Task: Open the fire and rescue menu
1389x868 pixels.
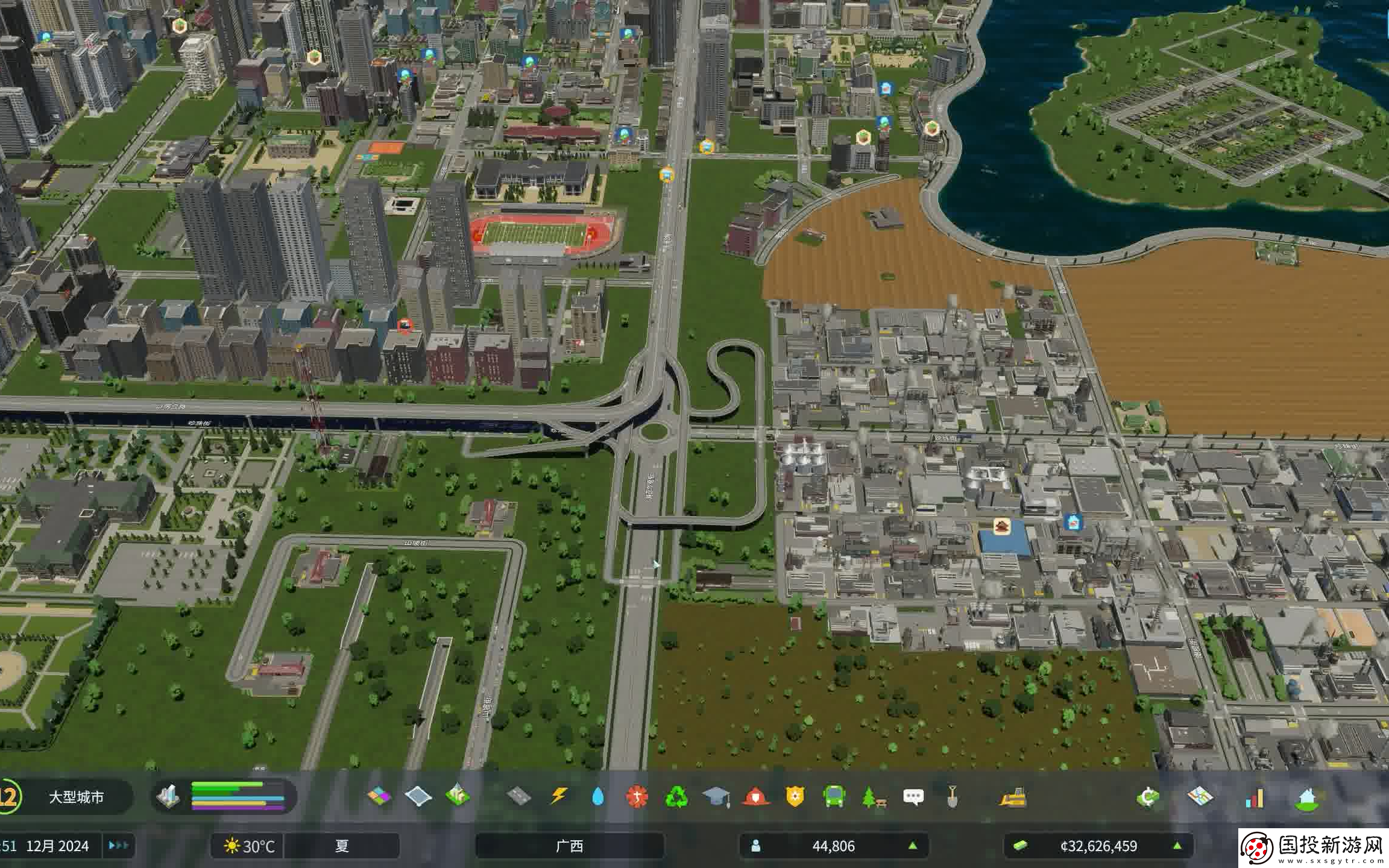Action: (755, 797)
